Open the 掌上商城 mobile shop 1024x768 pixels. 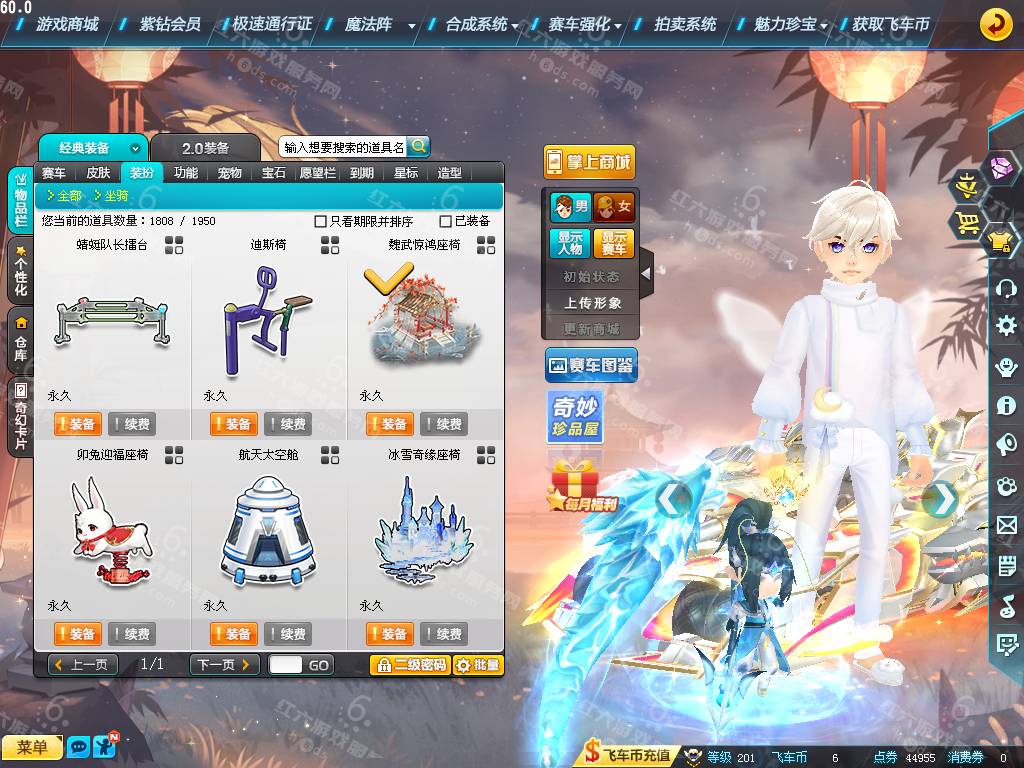[x=589, y=162]
